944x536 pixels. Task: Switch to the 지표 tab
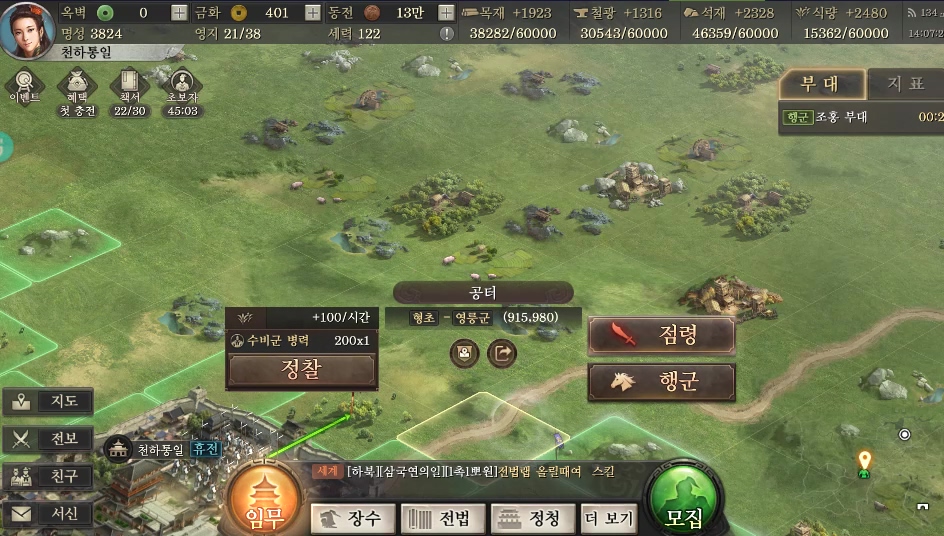(x=904, y=83)
